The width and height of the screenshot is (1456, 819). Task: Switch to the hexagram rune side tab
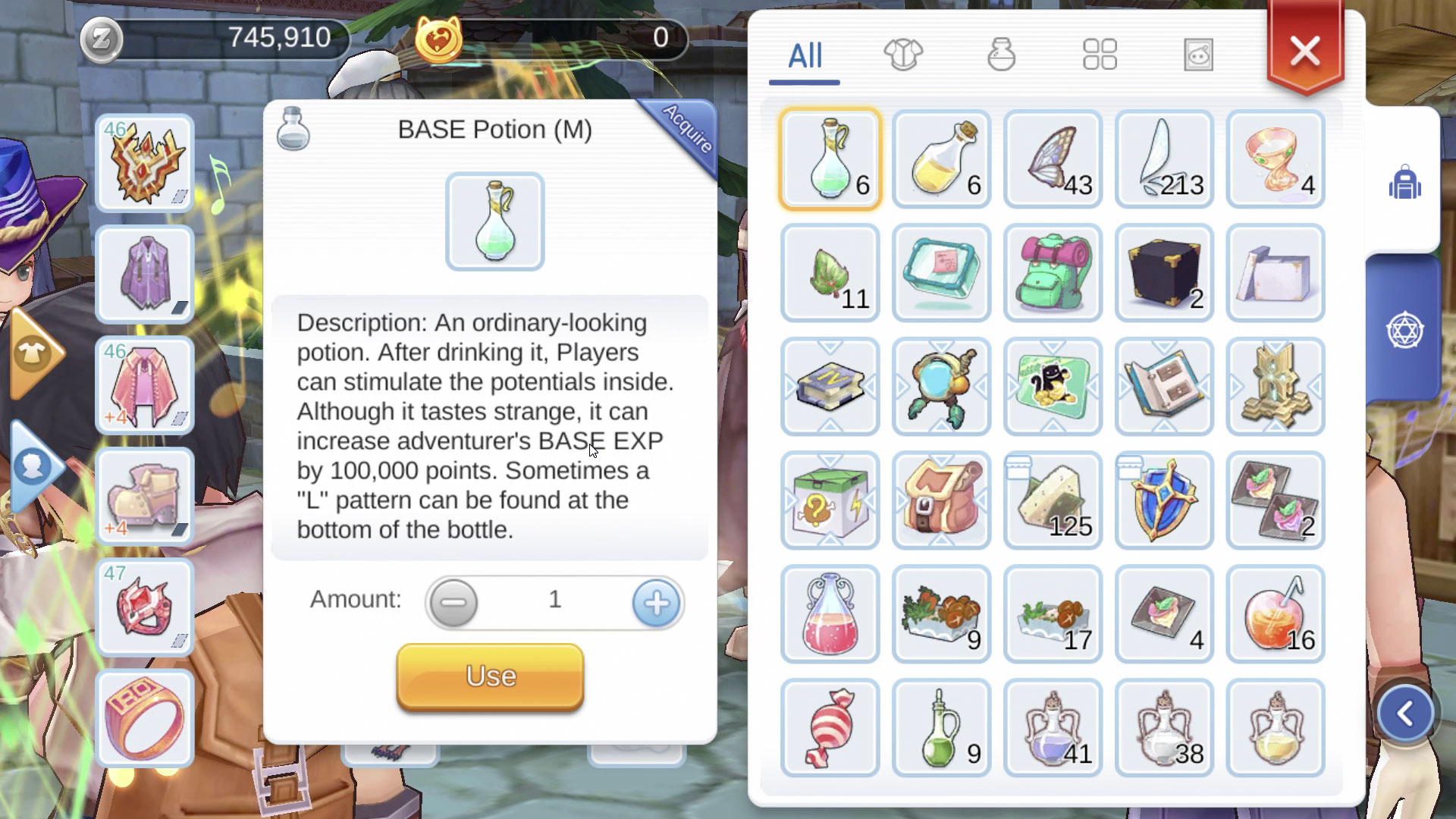coord(1404,331)
